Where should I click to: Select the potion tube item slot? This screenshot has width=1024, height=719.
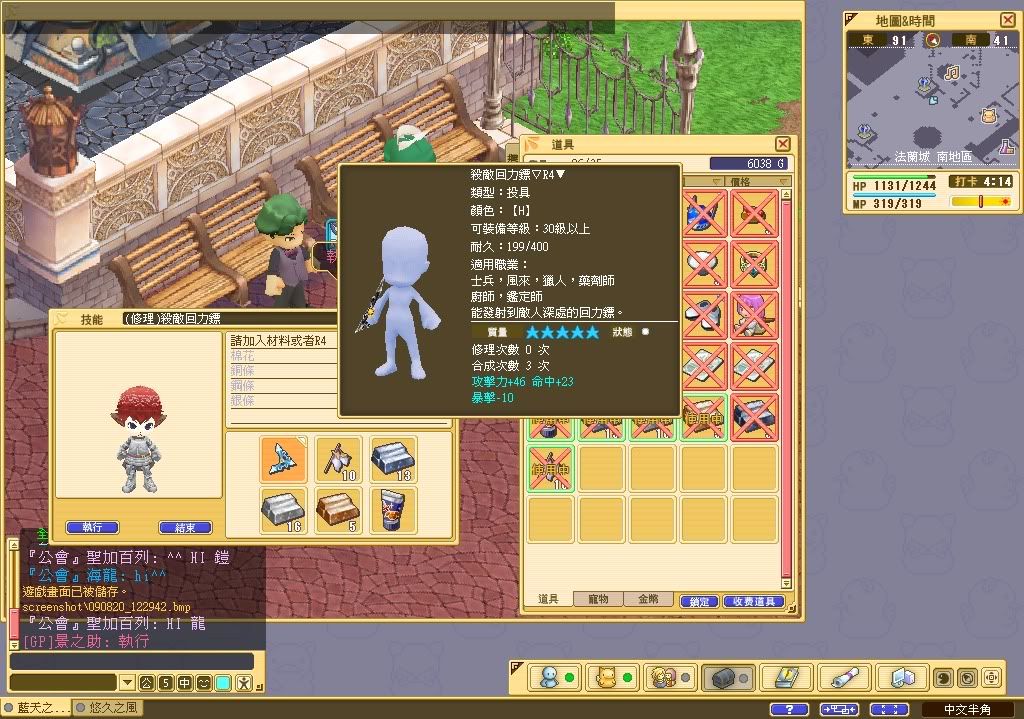tap(393, 511)
